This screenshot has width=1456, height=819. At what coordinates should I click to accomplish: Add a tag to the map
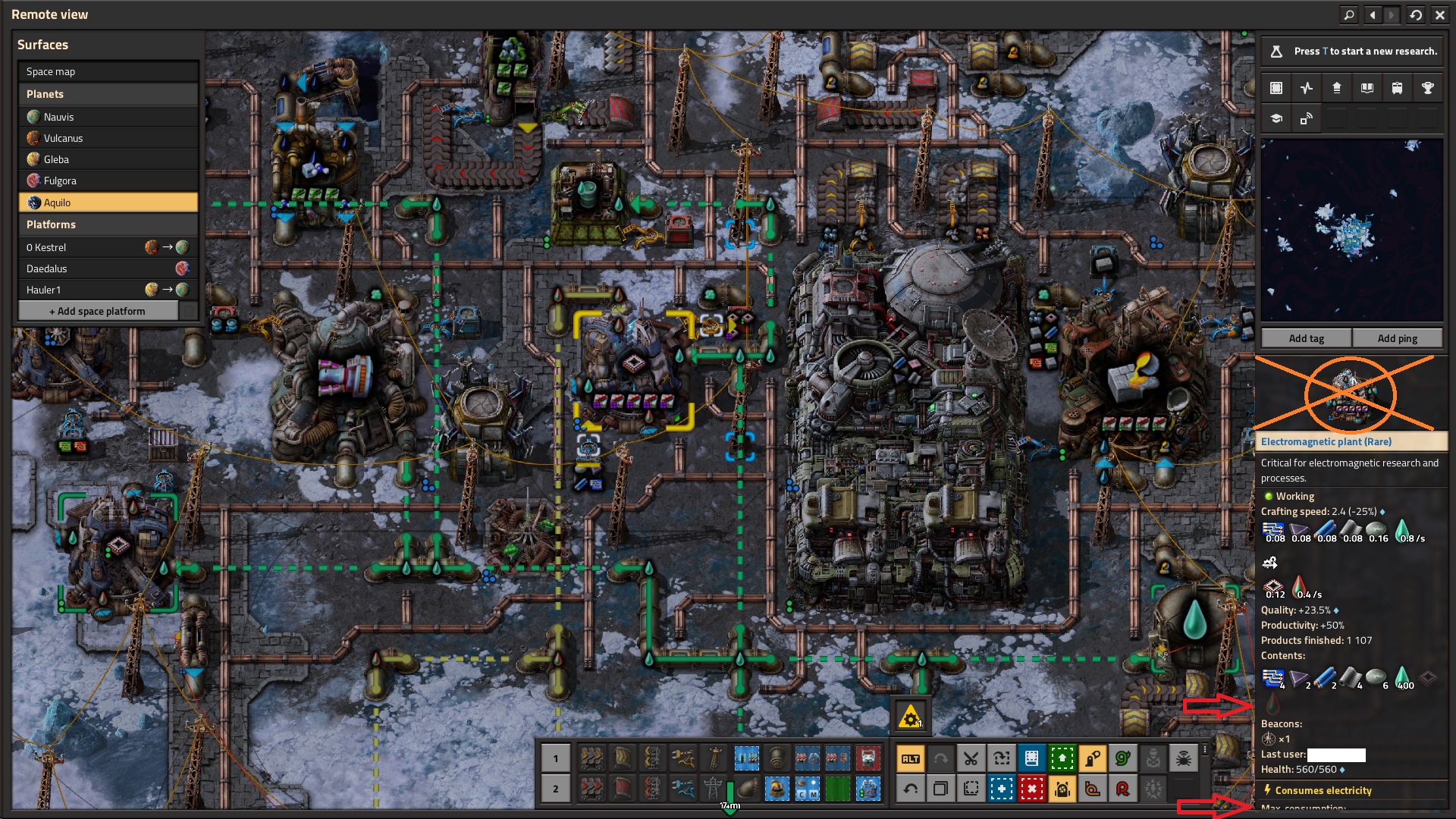1306,338
